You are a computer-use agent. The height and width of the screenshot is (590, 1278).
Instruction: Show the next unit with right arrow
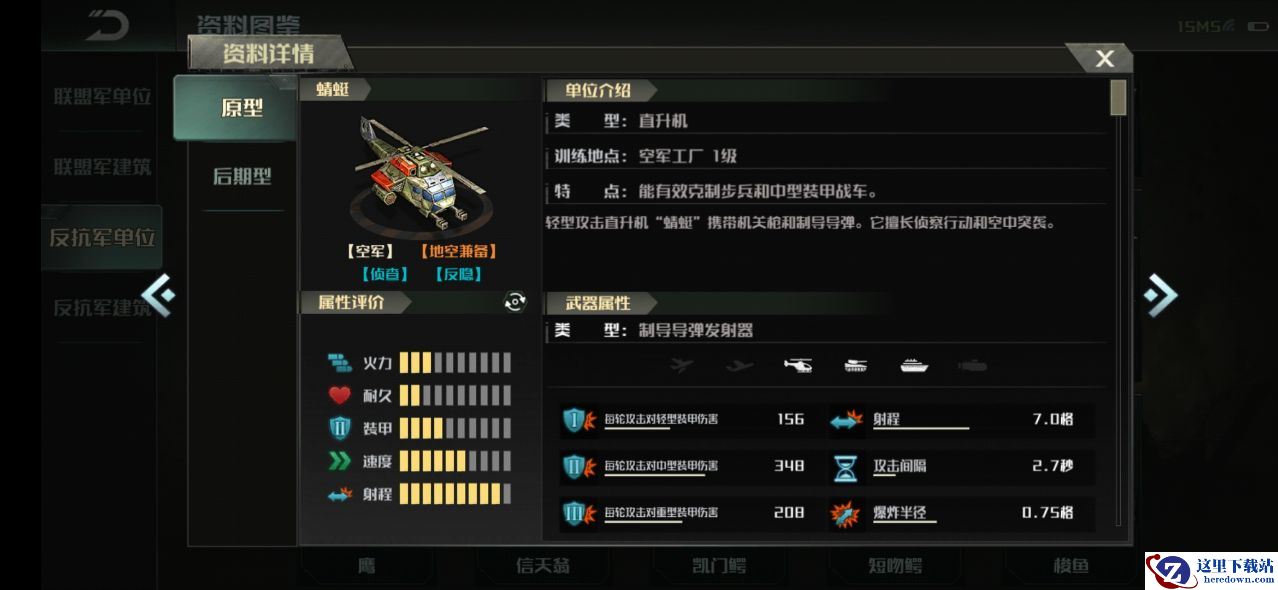pyautogui.click(x=1160, y=294)
